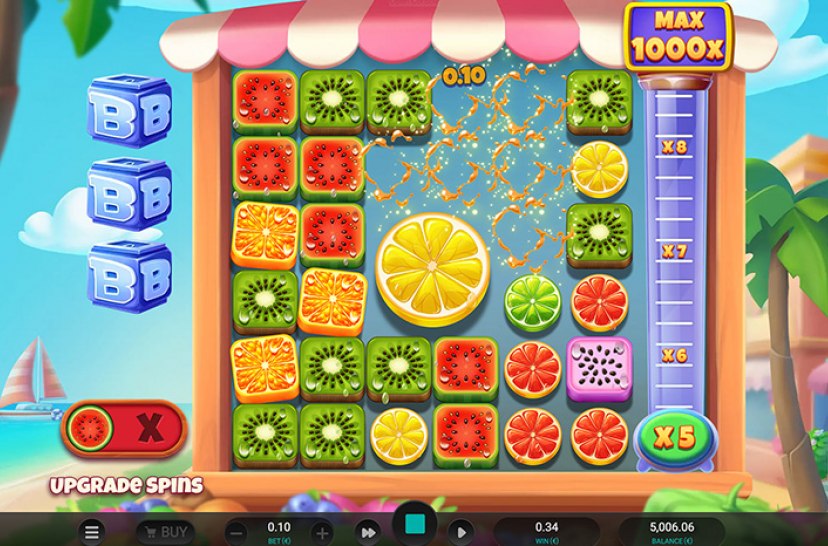This screenshot has height=546, width=828.
Task: Increase the bet with the plus button
Action: tap(322, 532)
